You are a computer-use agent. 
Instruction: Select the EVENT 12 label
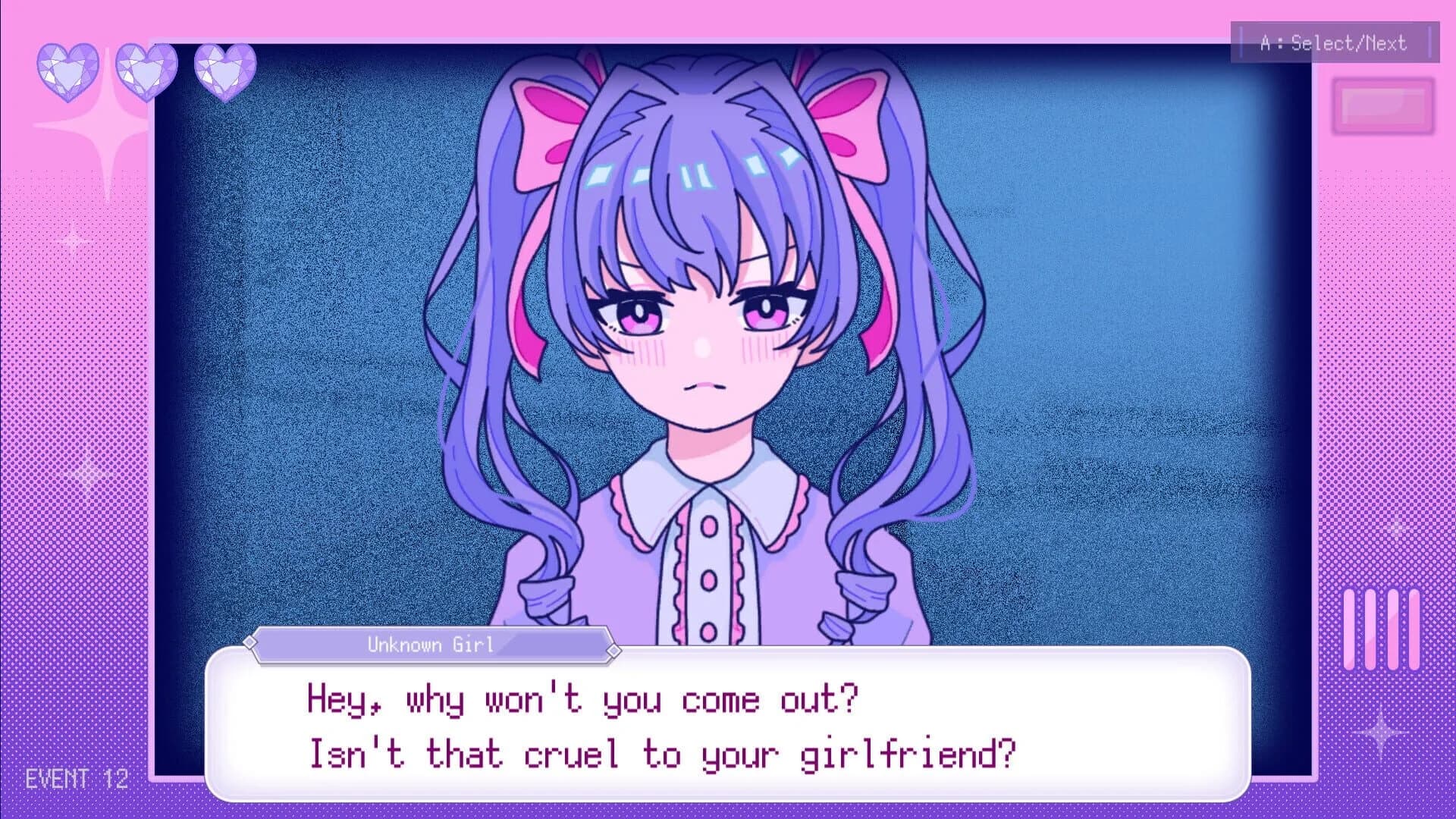click(76, 777)
